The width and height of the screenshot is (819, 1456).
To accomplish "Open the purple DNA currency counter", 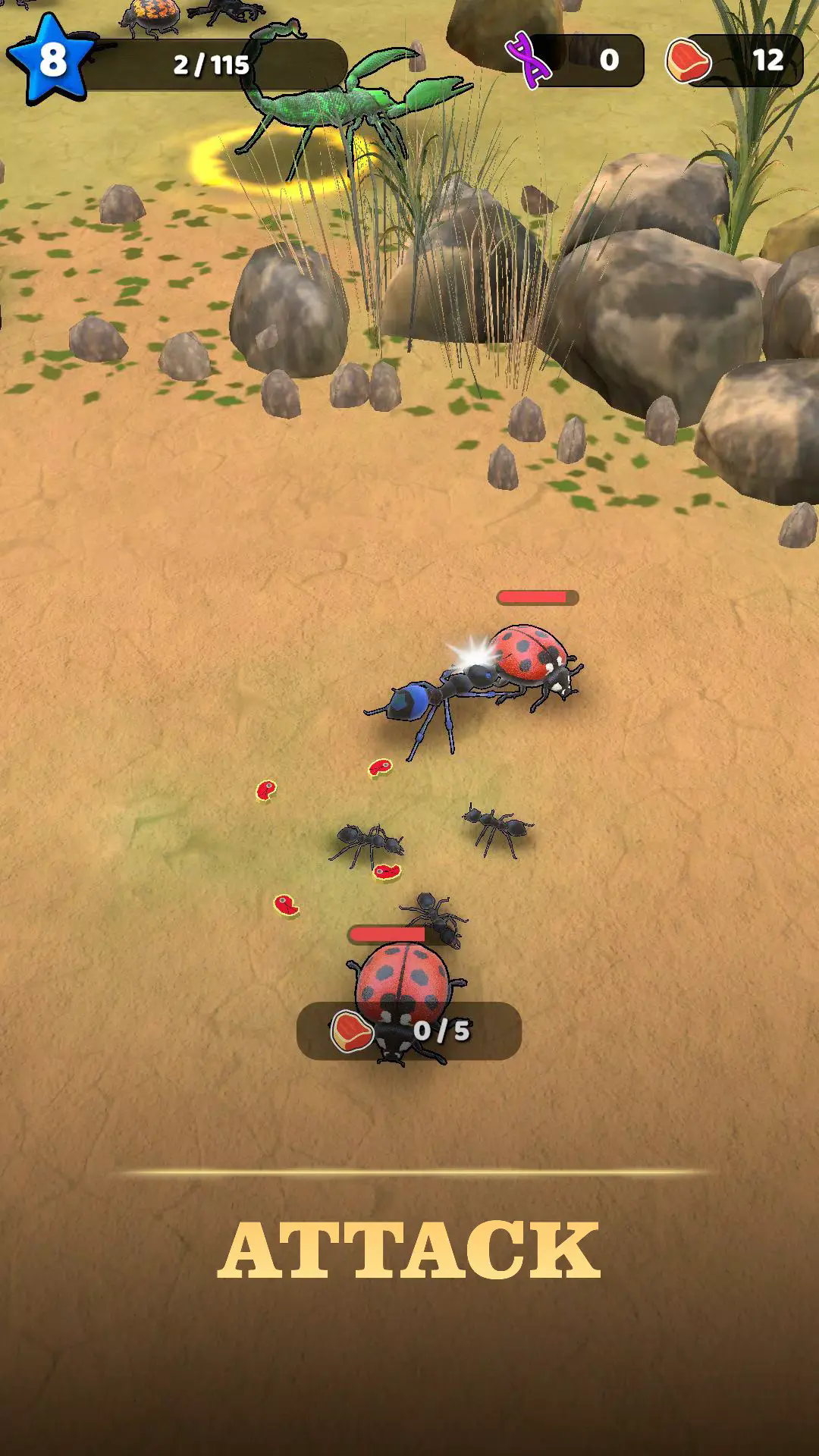I will [576, 60].
